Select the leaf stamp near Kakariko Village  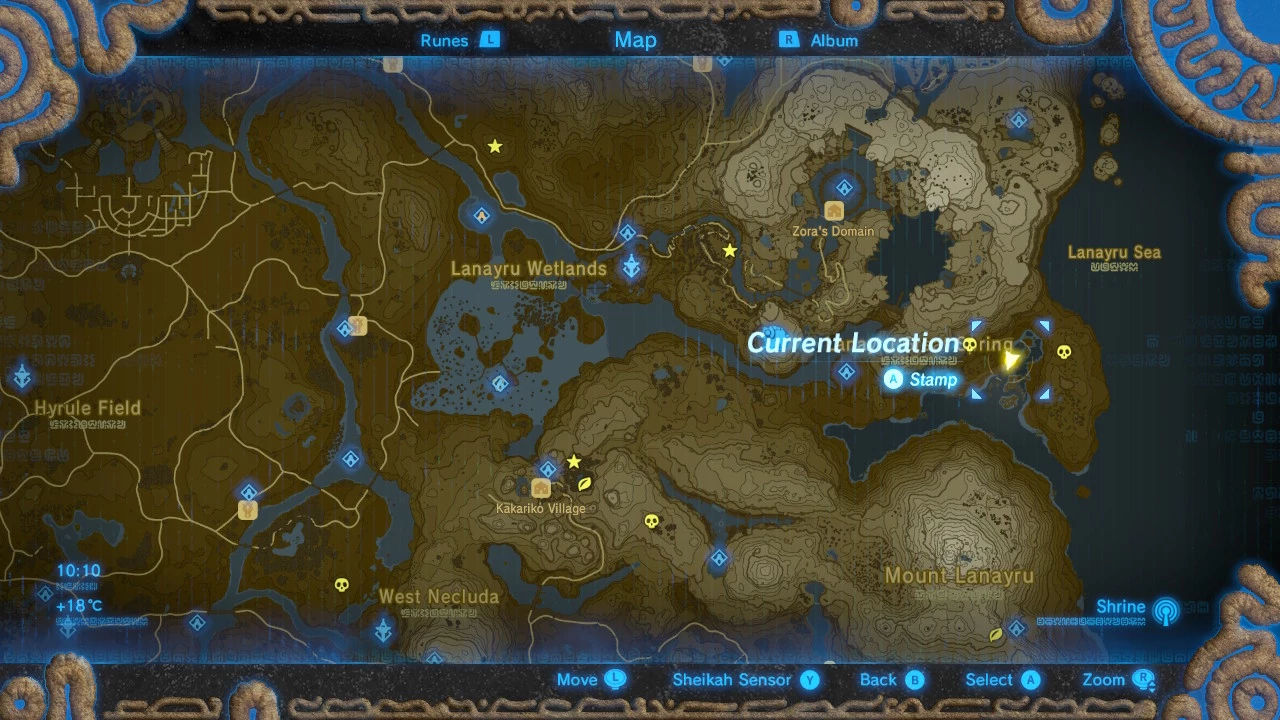585,483
